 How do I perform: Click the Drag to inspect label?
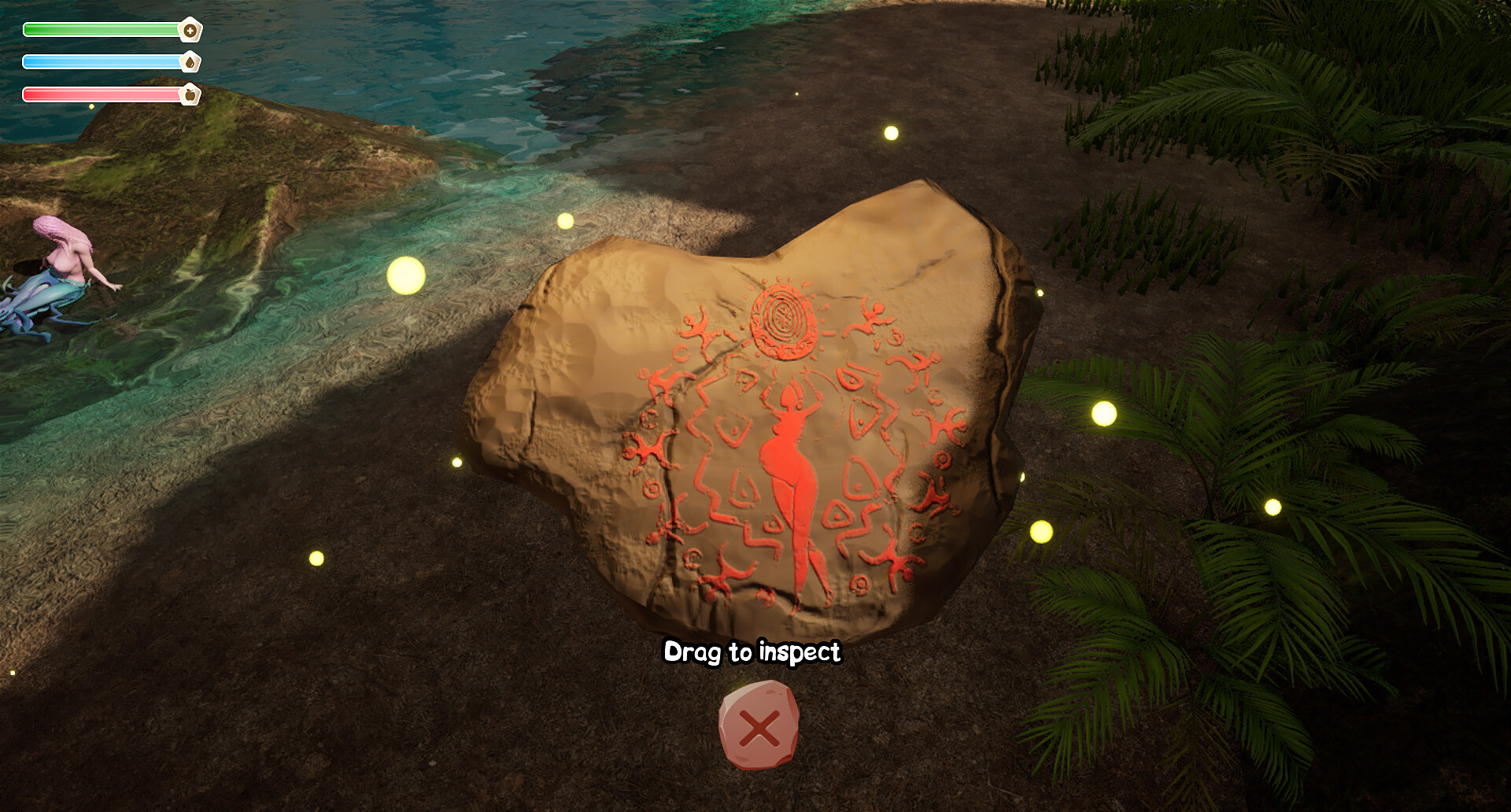pos(753,652)
